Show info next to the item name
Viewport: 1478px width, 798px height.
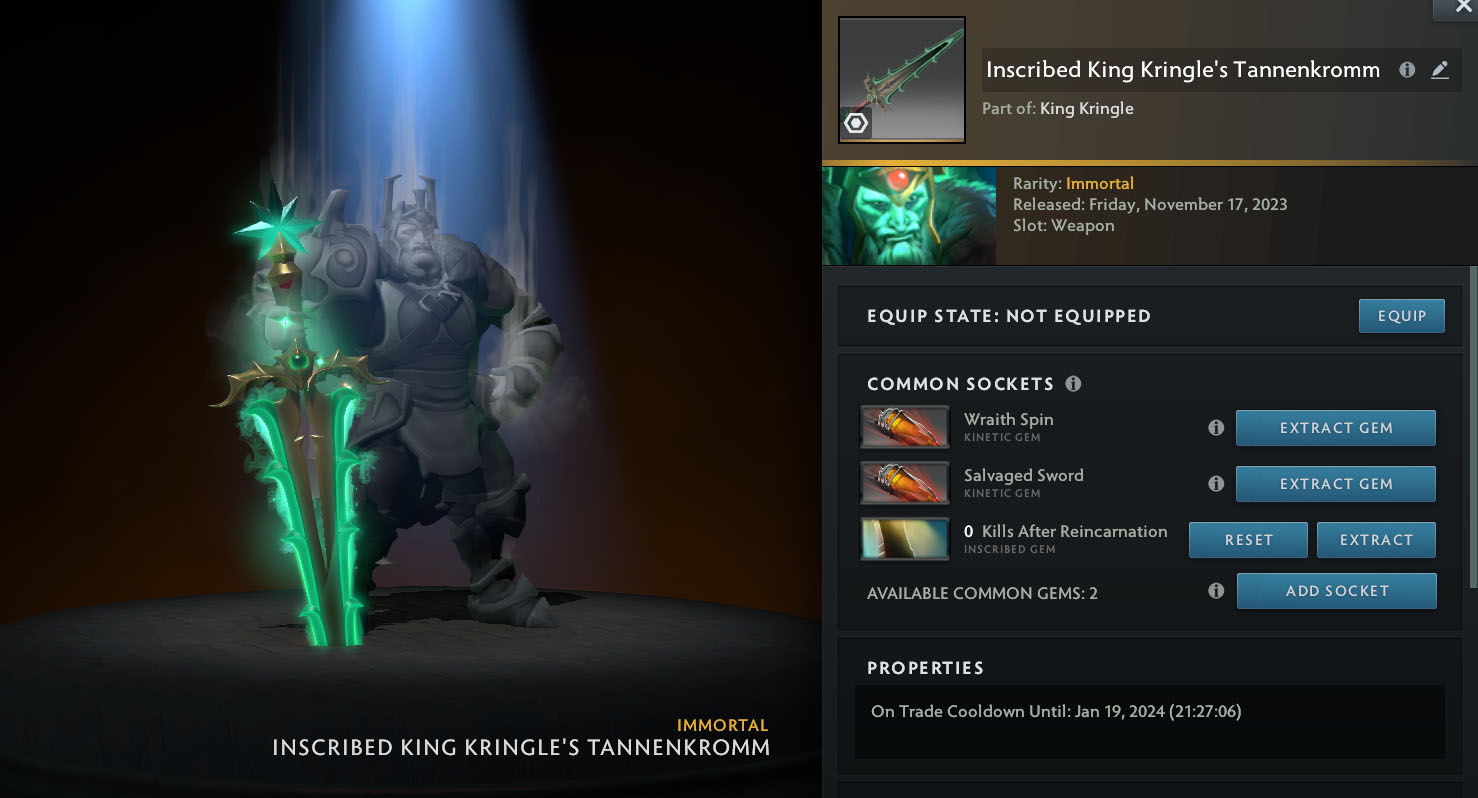1407,70
